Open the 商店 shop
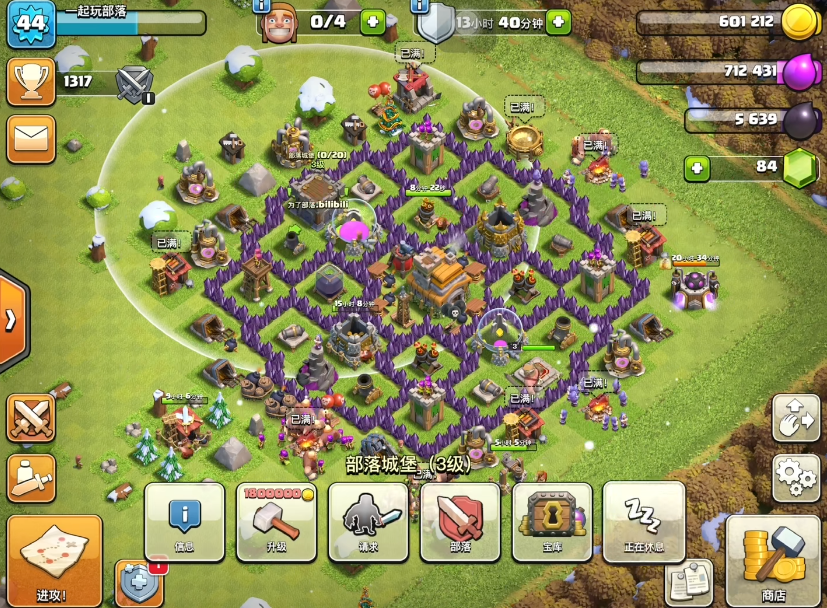Viewport: 827px width, 608px height. 773,561
